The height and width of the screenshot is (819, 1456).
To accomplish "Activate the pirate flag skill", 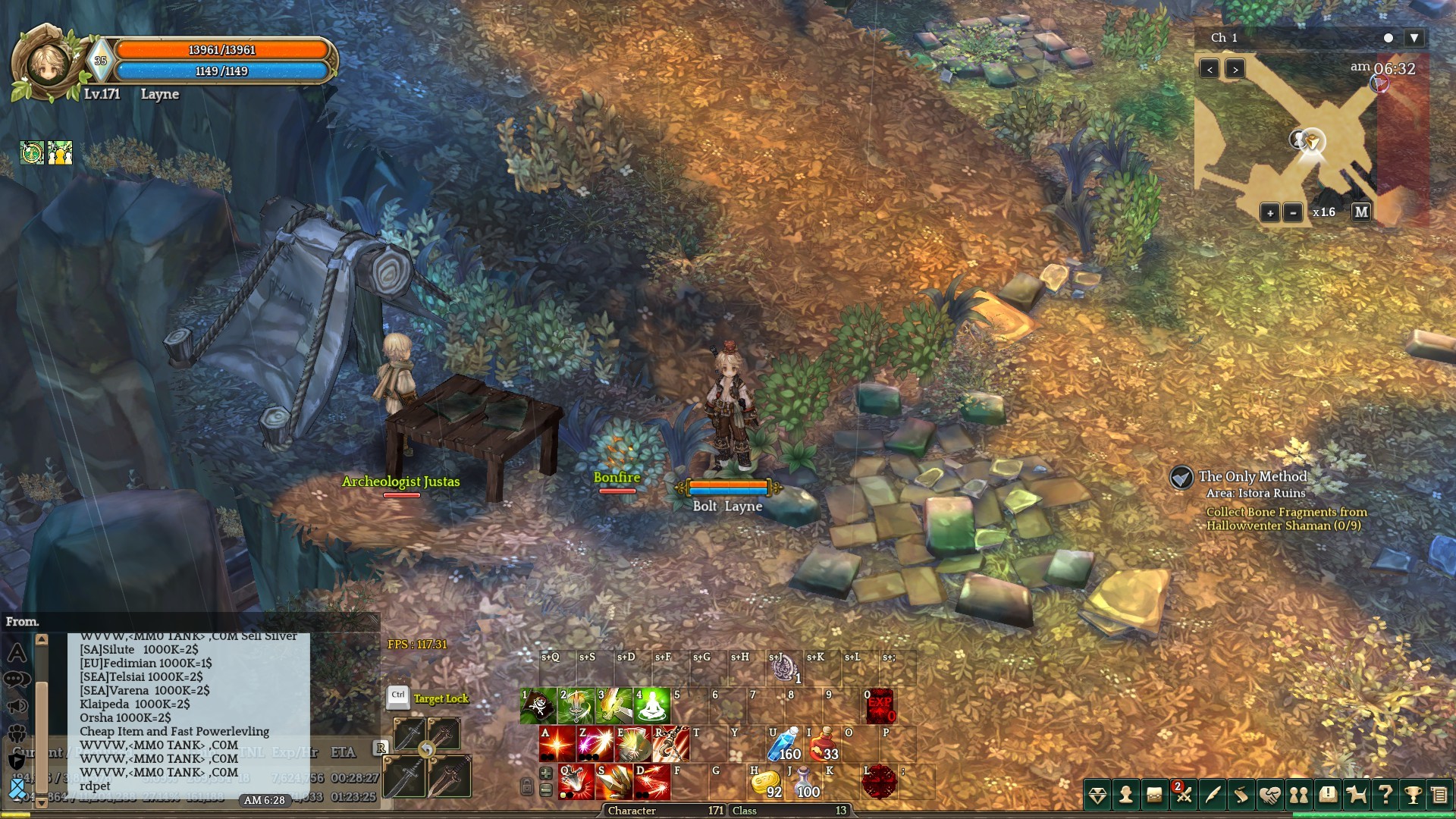I will 538,706.
